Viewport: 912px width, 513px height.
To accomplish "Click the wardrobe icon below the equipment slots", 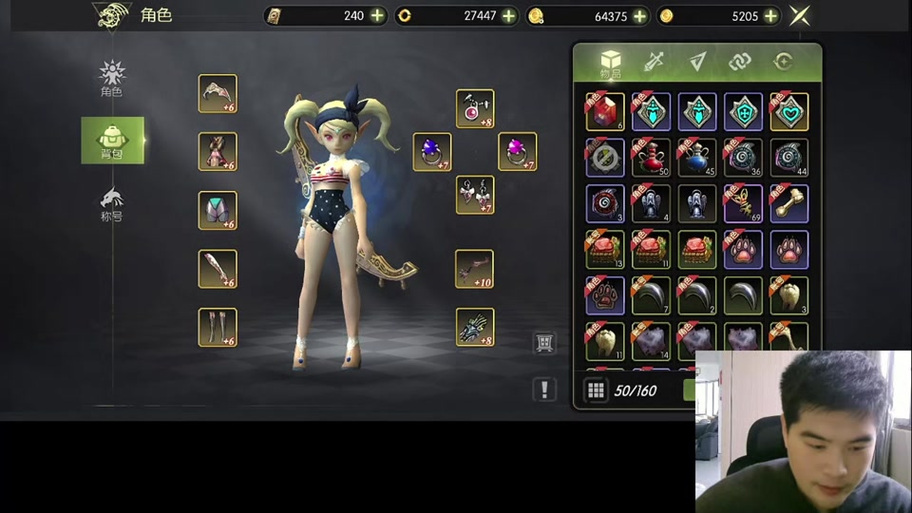I will click(544, 343).
